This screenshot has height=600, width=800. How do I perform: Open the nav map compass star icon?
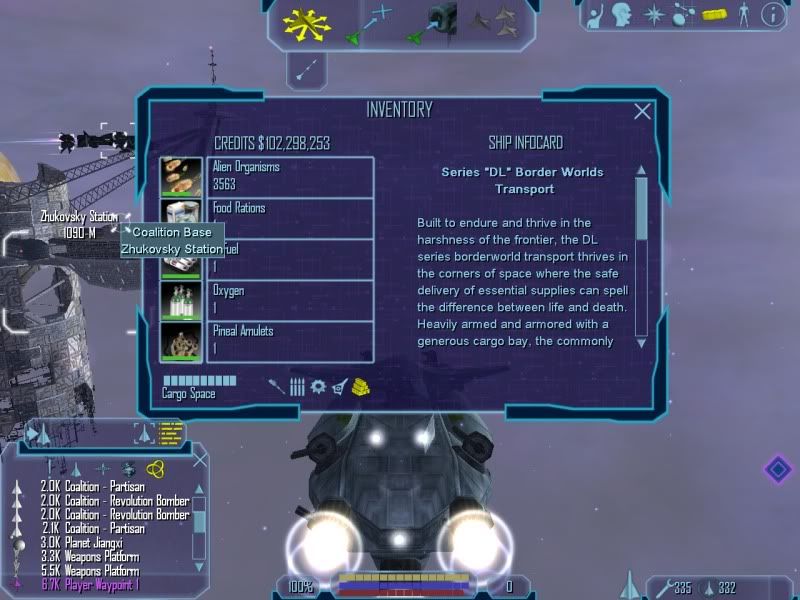point(653,14)
